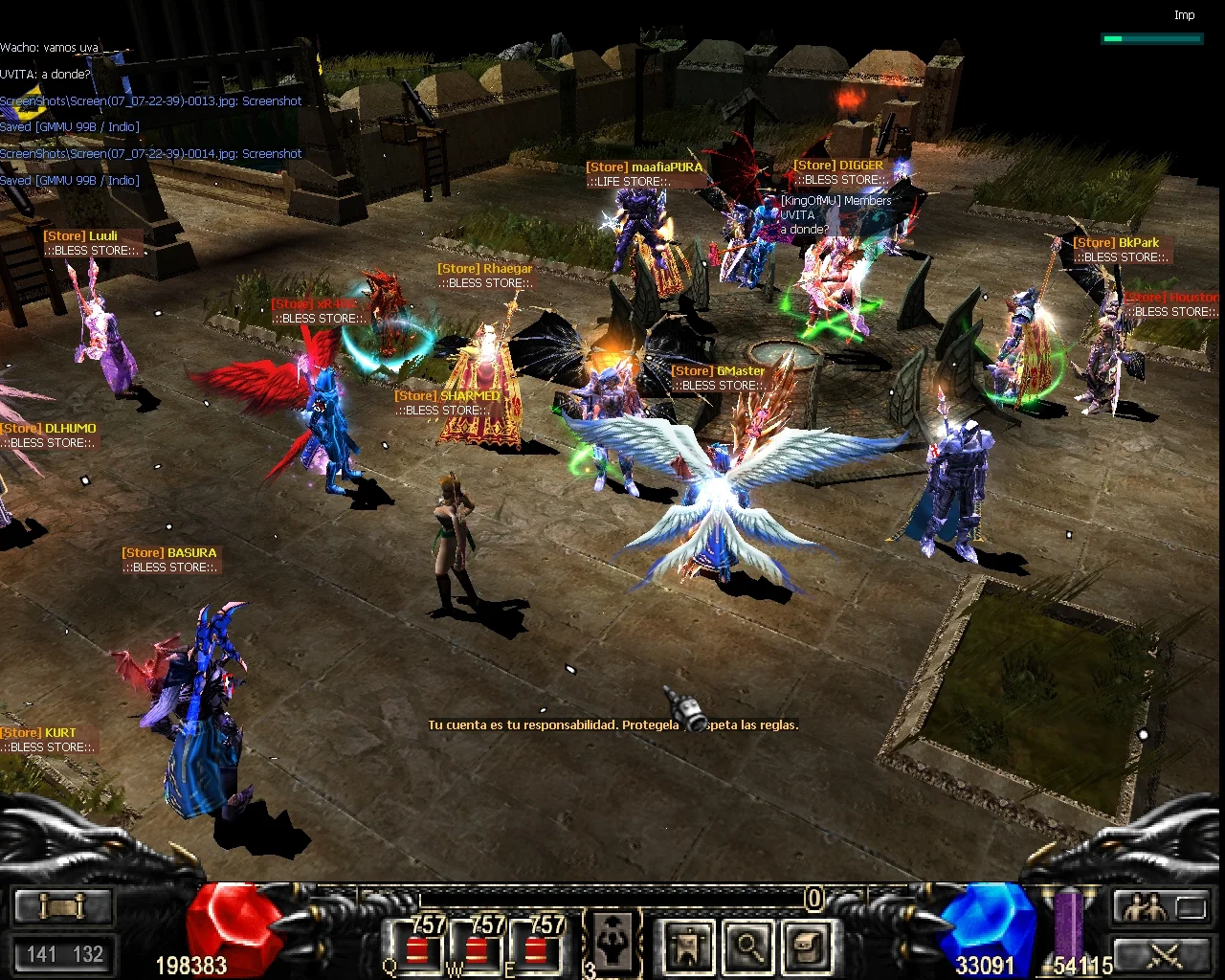Open the character info armor button
Viewport: 1225px width, 980px height.
pyautogui.click(x=689, y=947)
